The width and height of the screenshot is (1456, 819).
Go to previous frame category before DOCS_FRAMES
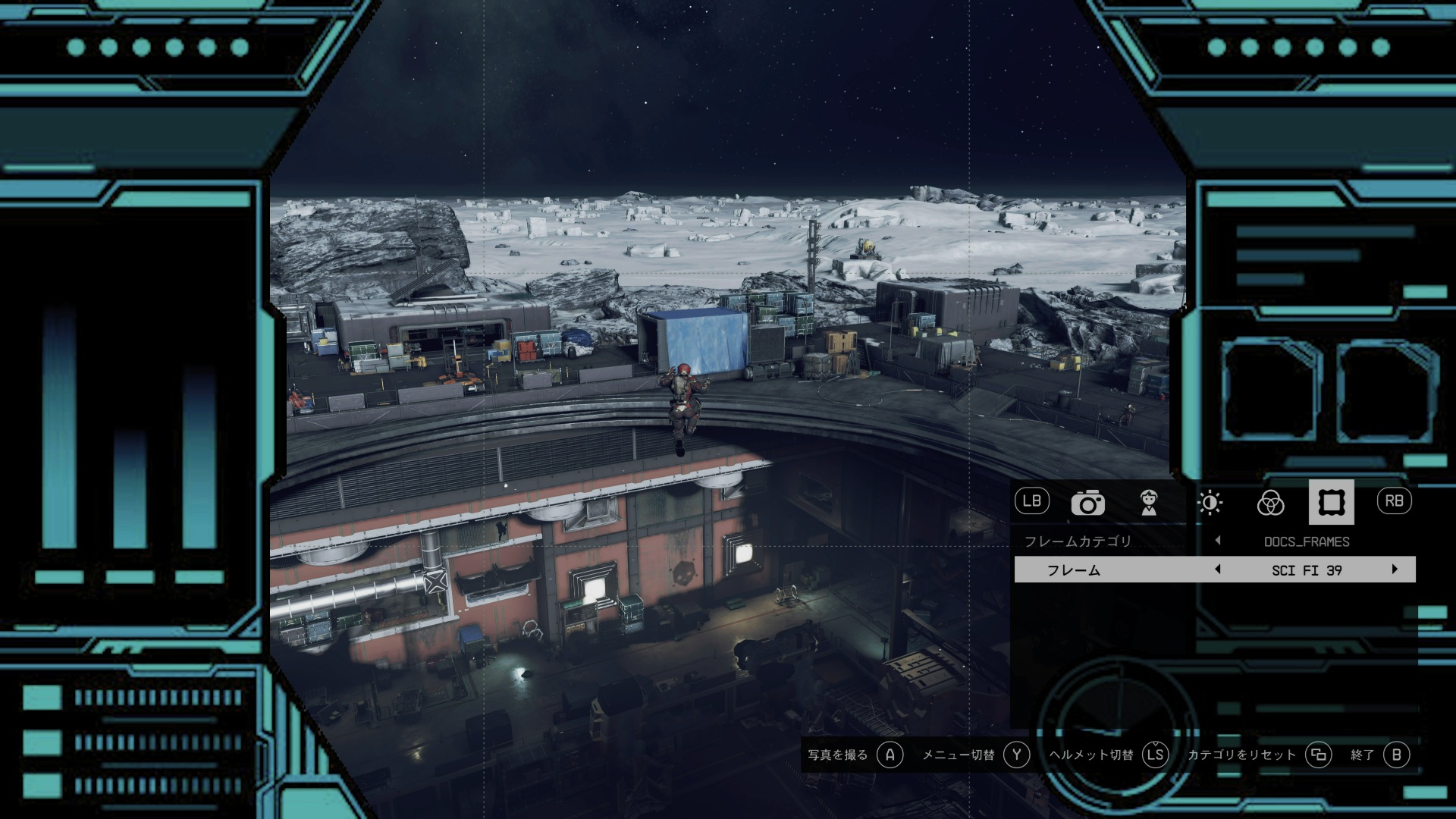1218,541
